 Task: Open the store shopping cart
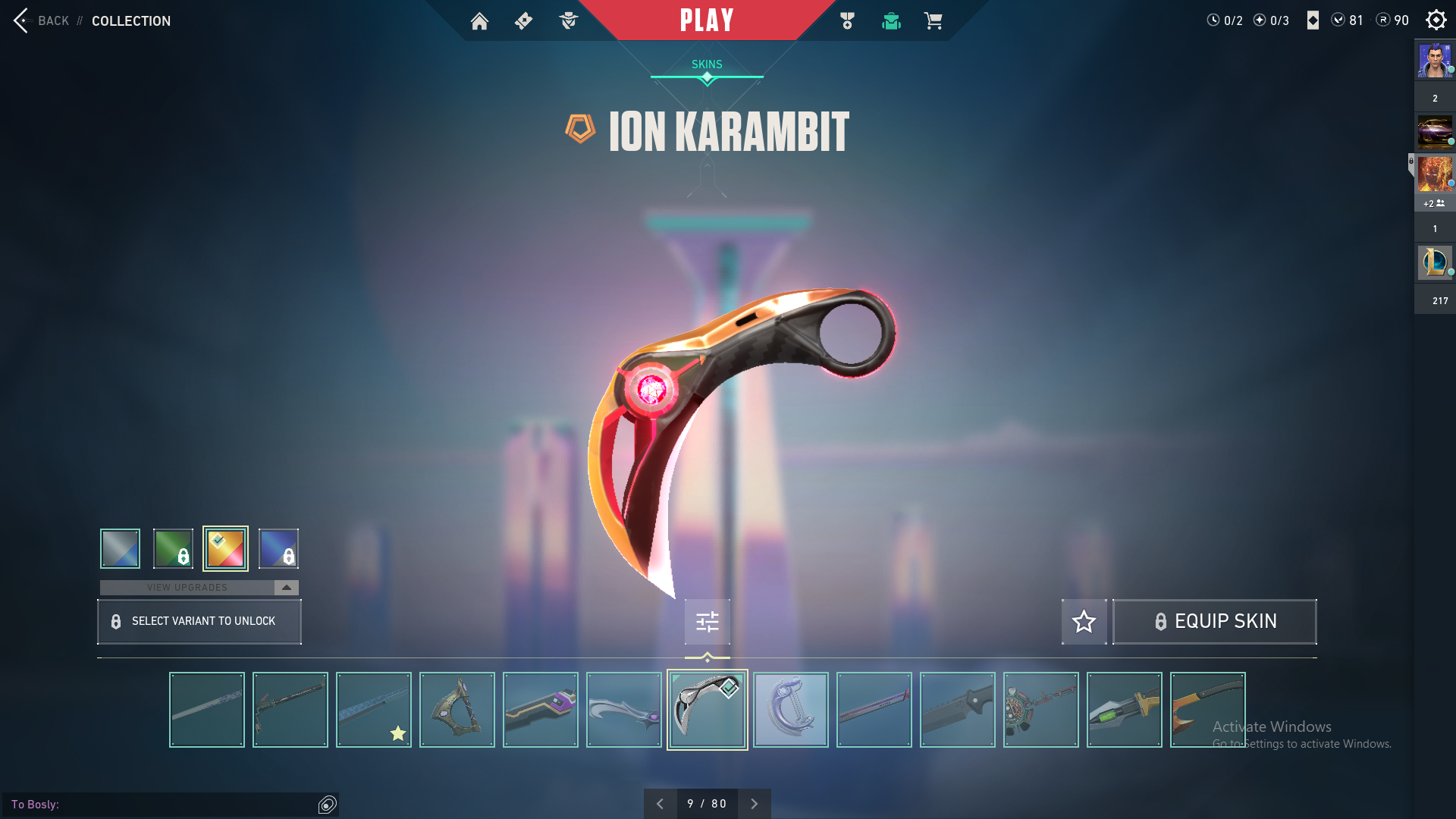933,21
